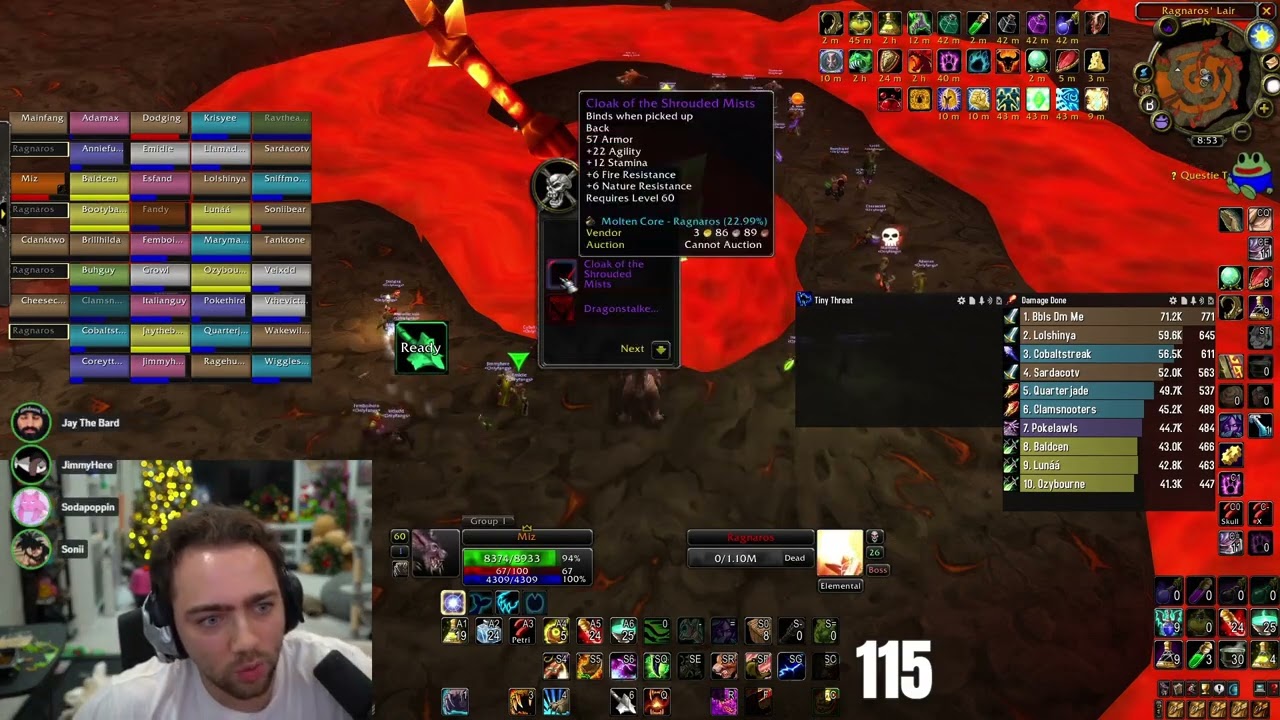Click the glowing highlighted spell on the shapeshift bar
The height and width of the screenshot is (720, 1280).
click(453, 601)
